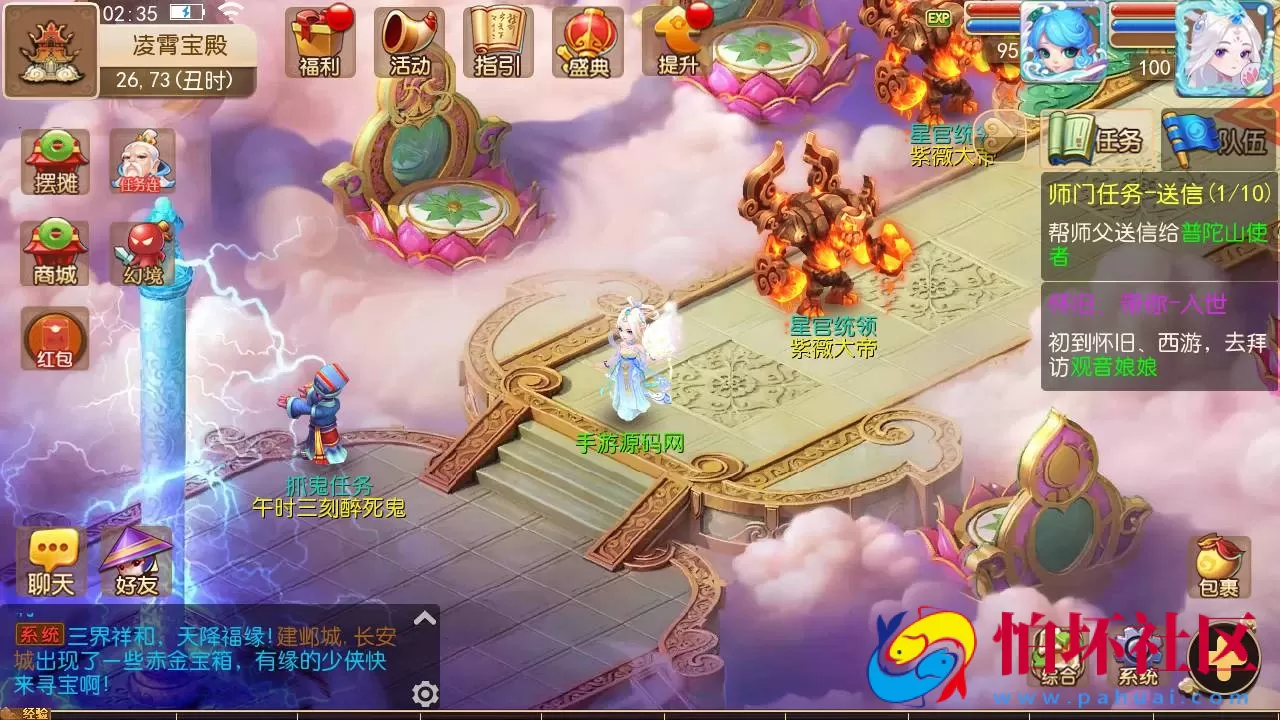Open the 提升 (Upgrade) icon
The height and width of the screenshot is (720, 1280).
pos(674,40)
